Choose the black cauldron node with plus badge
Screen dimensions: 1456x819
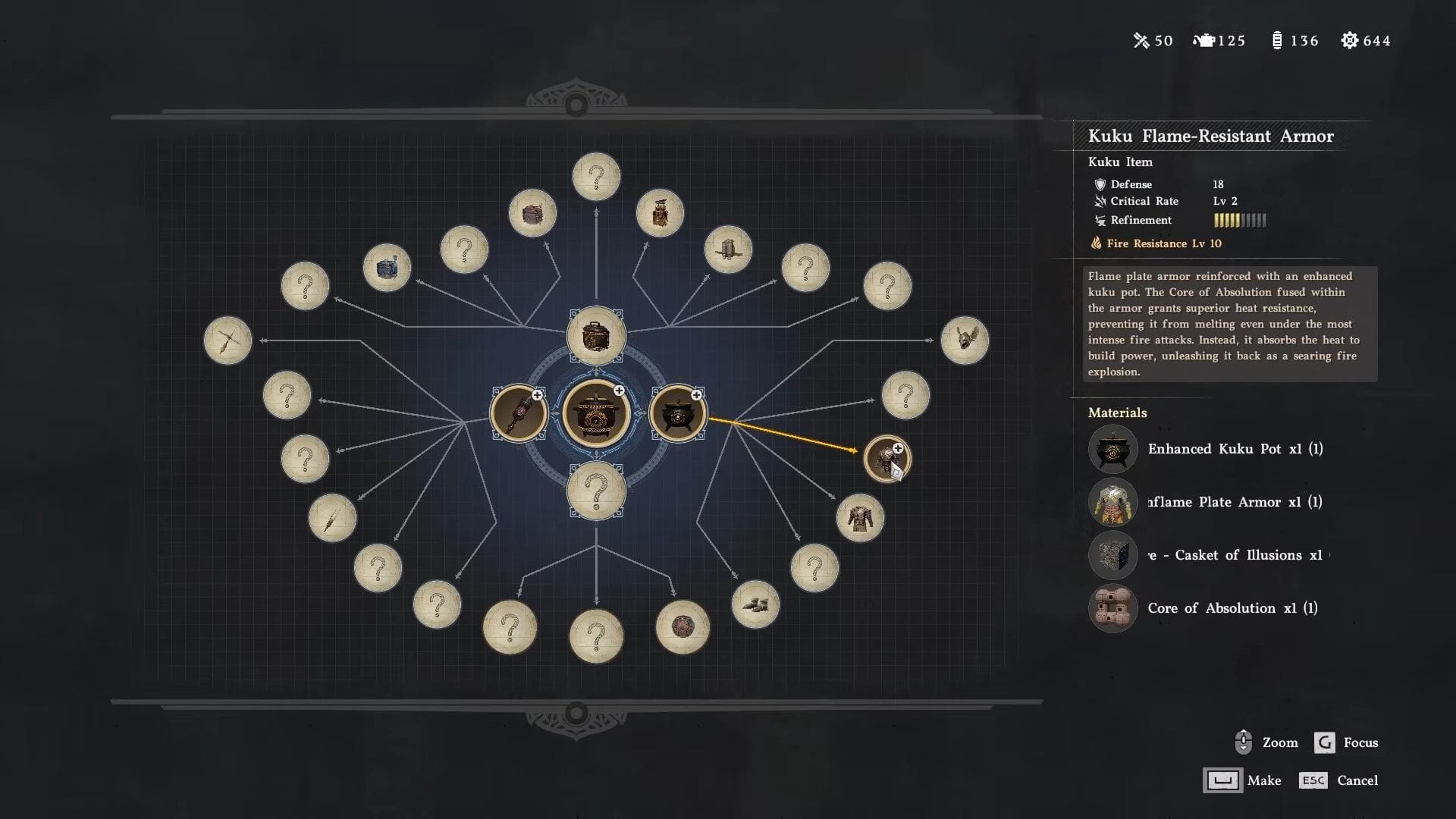coord(677,414)
